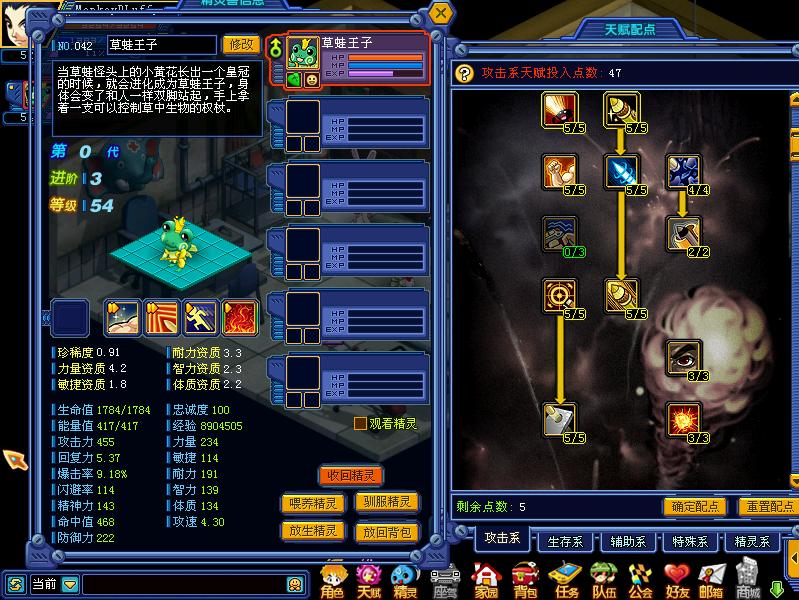Select the 精灵系 talent tab
Screen dimensions: 799x600
point(752,542)
